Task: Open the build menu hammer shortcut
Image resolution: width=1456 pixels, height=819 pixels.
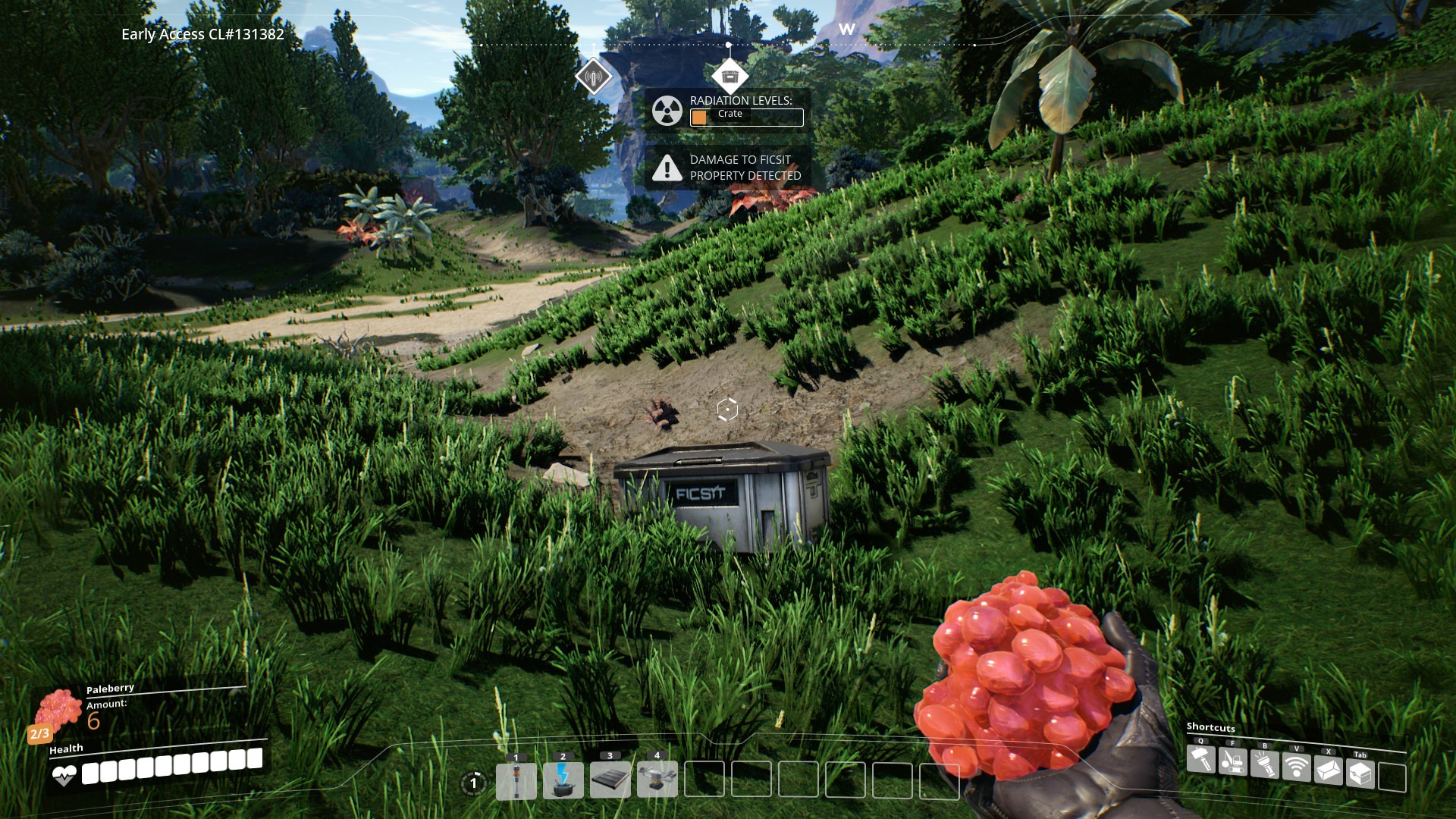Action: 1201,761
